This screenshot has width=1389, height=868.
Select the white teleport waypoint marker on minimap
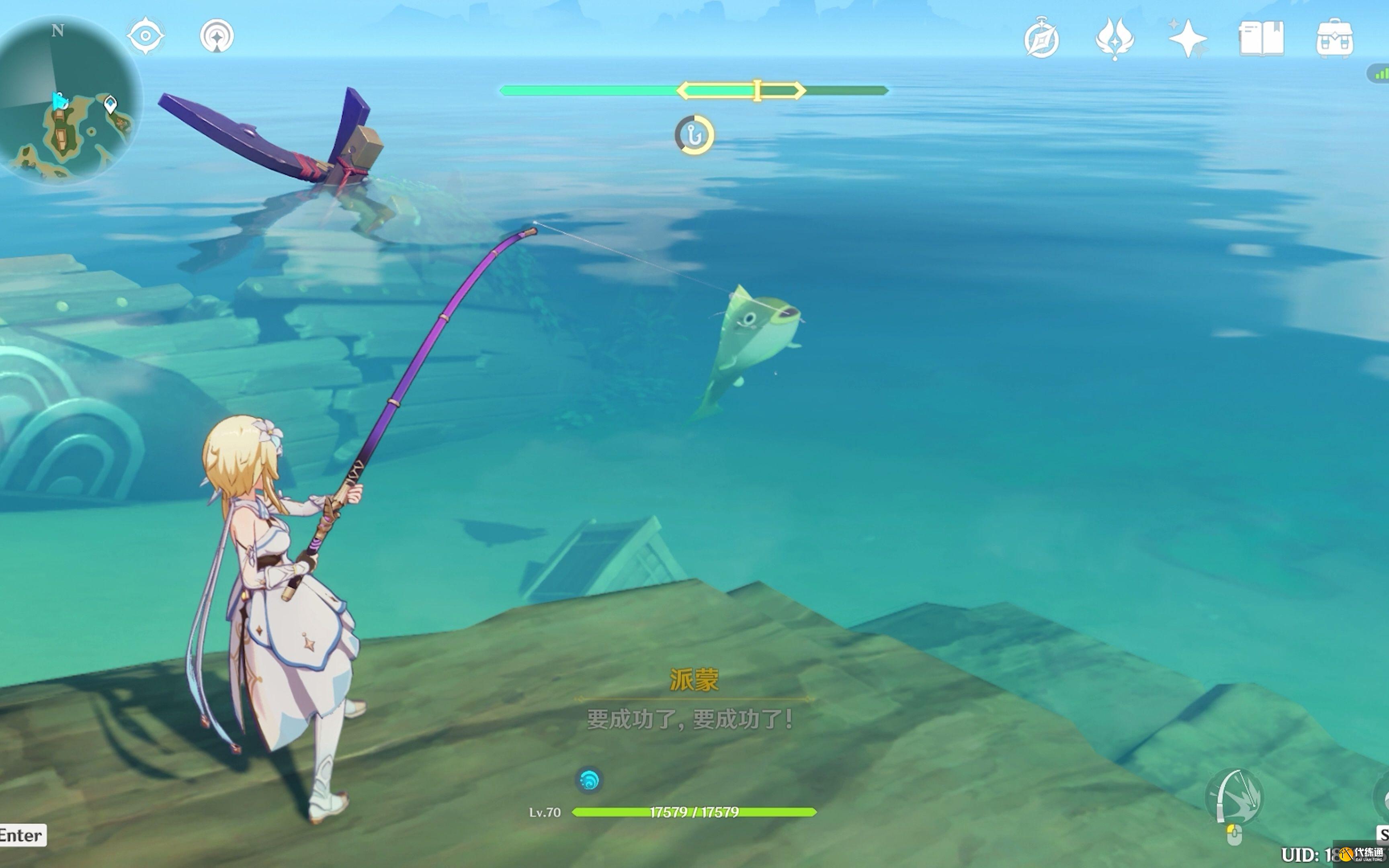[110, 104]
